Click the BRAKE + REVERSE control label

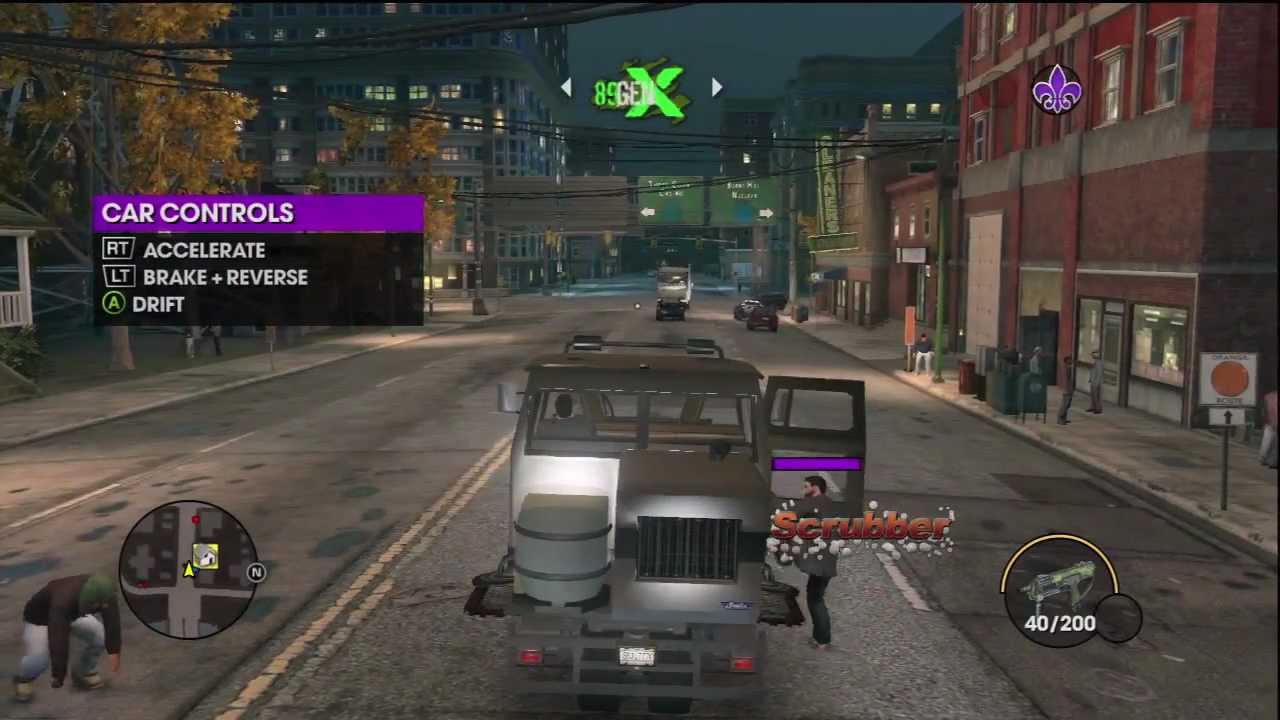(225, 277)
